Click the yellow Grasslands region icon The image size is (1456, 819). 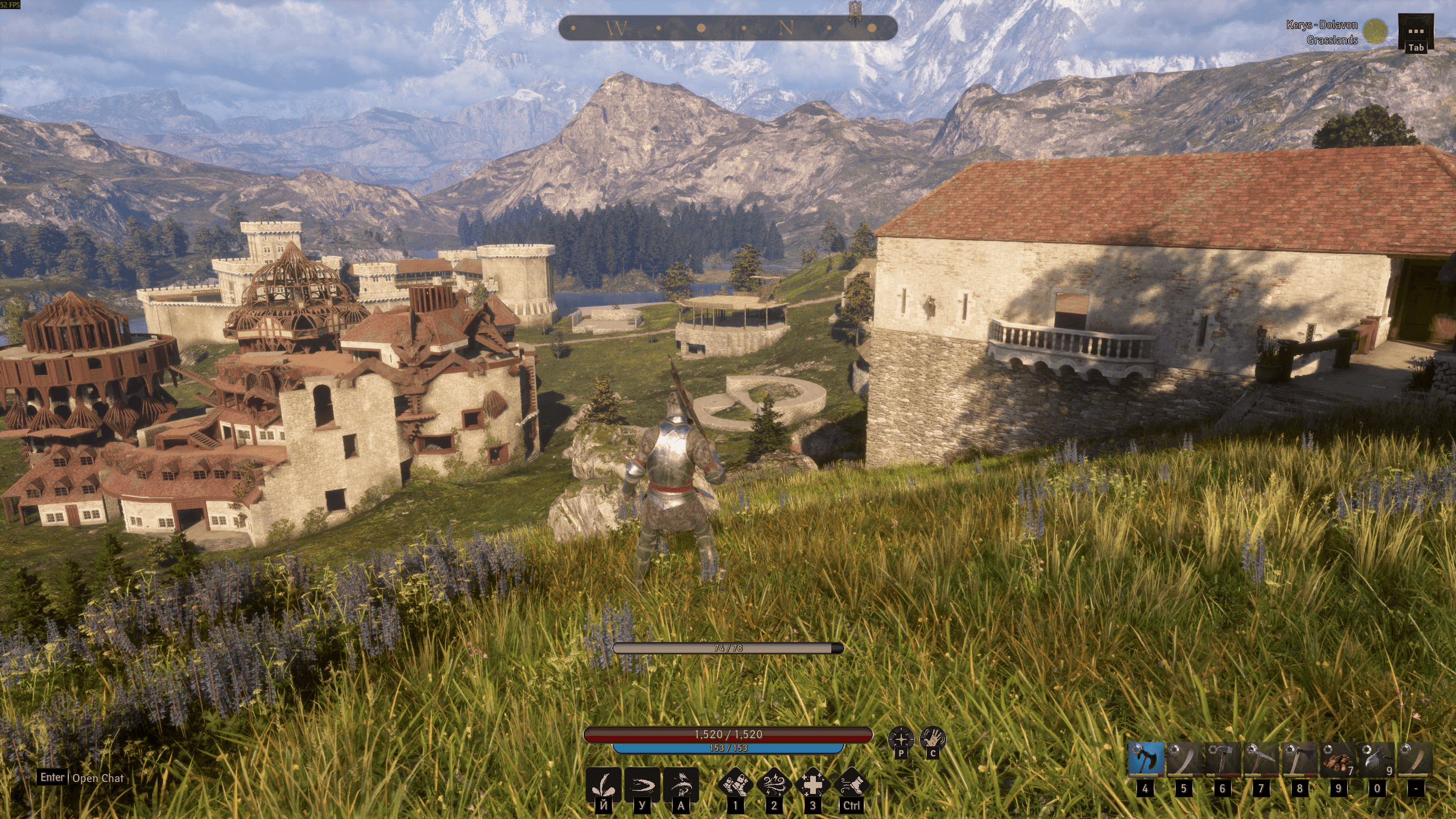[x=1376, y=31]
